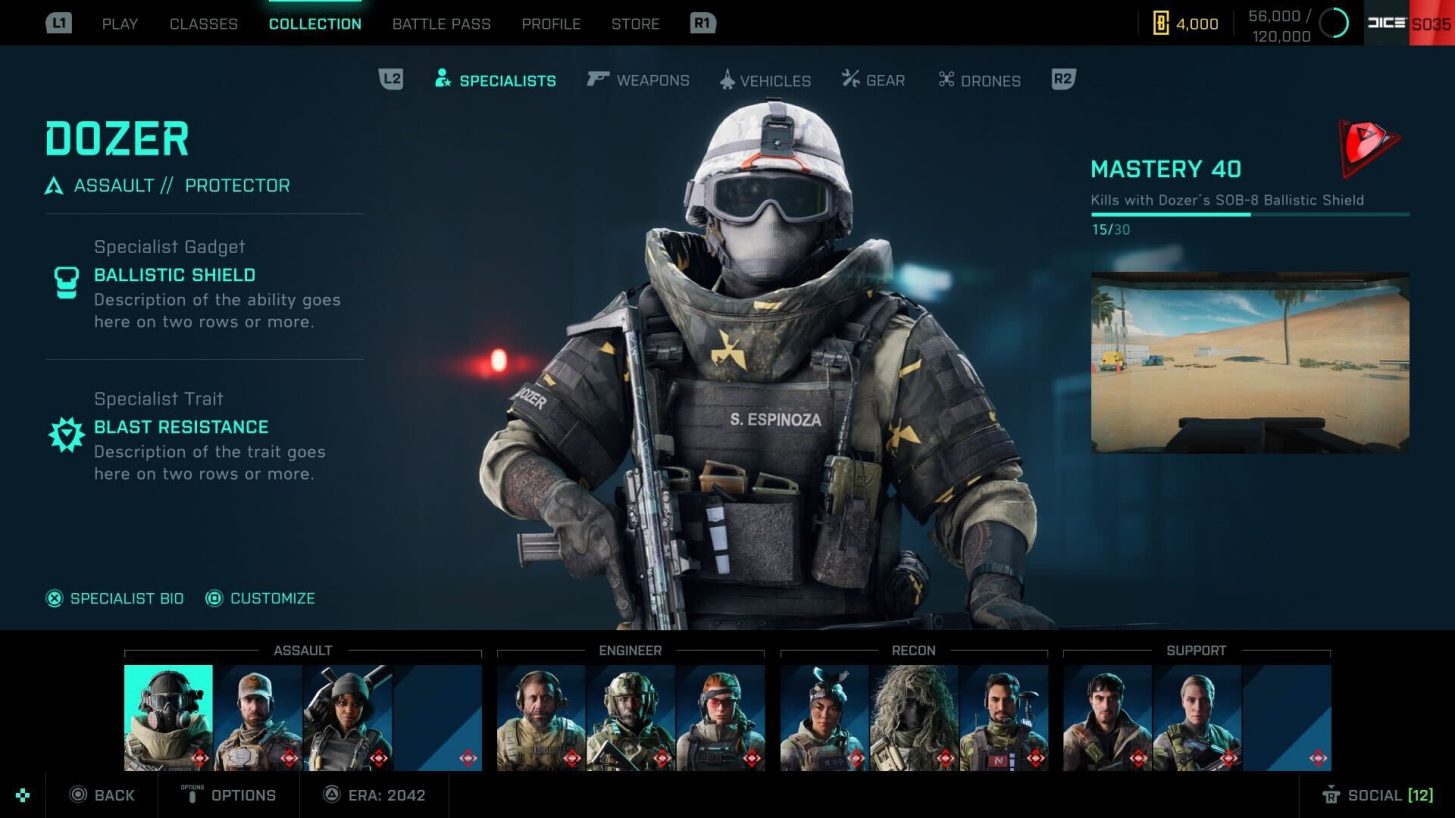Image resolution: width=1455 pixels, height=818 pixels.
Task: Open the Specialist Bio
Action: [116, 598]
